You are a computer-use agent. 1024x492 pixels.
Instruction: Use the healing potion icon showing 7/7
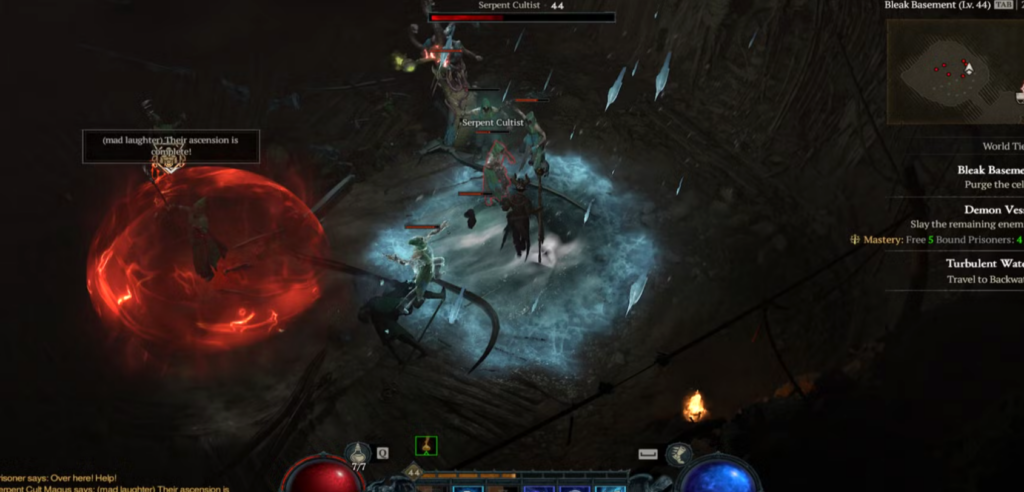358,453
